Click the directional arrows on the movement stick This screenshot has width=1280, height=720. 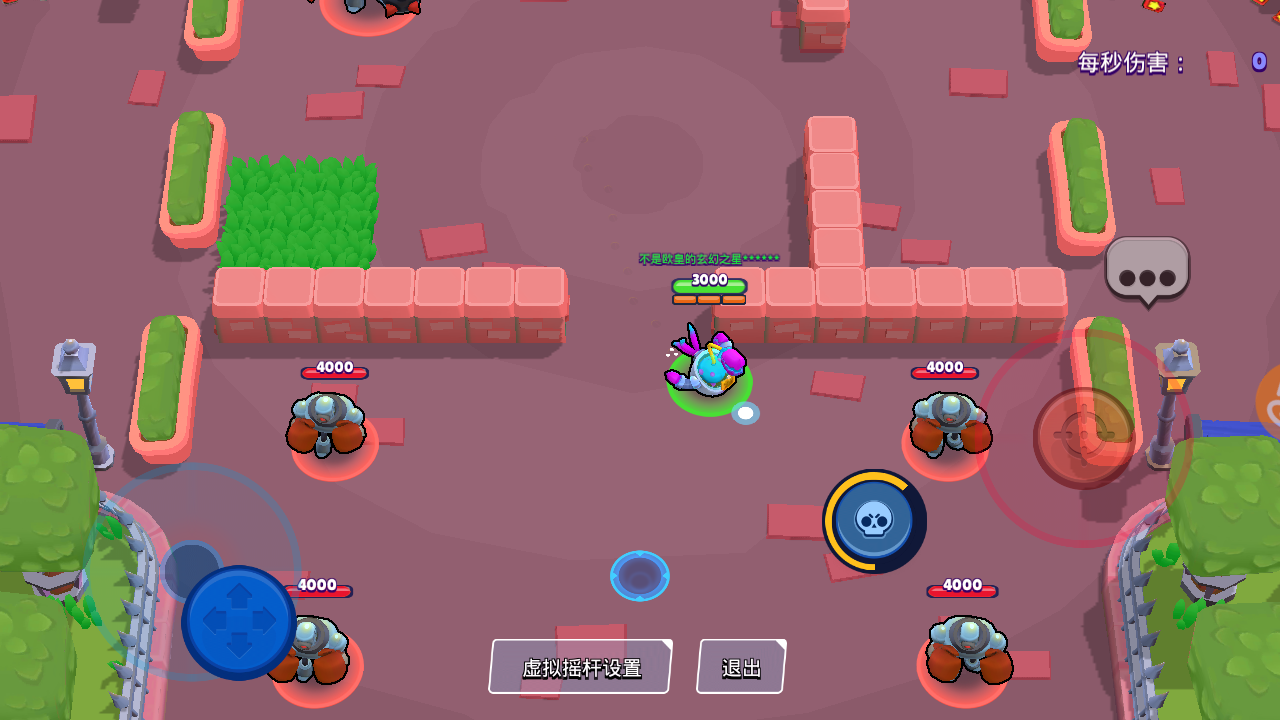pyautogui.click(x=238, y=622)
